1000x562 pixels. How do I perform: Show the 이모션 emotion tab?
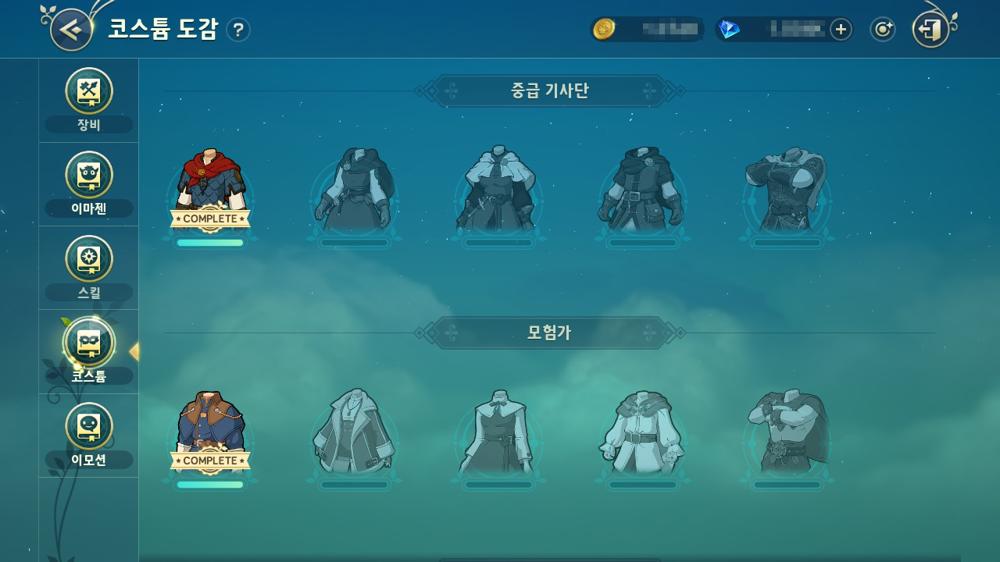pyautogui.click(x=89, y=435)
